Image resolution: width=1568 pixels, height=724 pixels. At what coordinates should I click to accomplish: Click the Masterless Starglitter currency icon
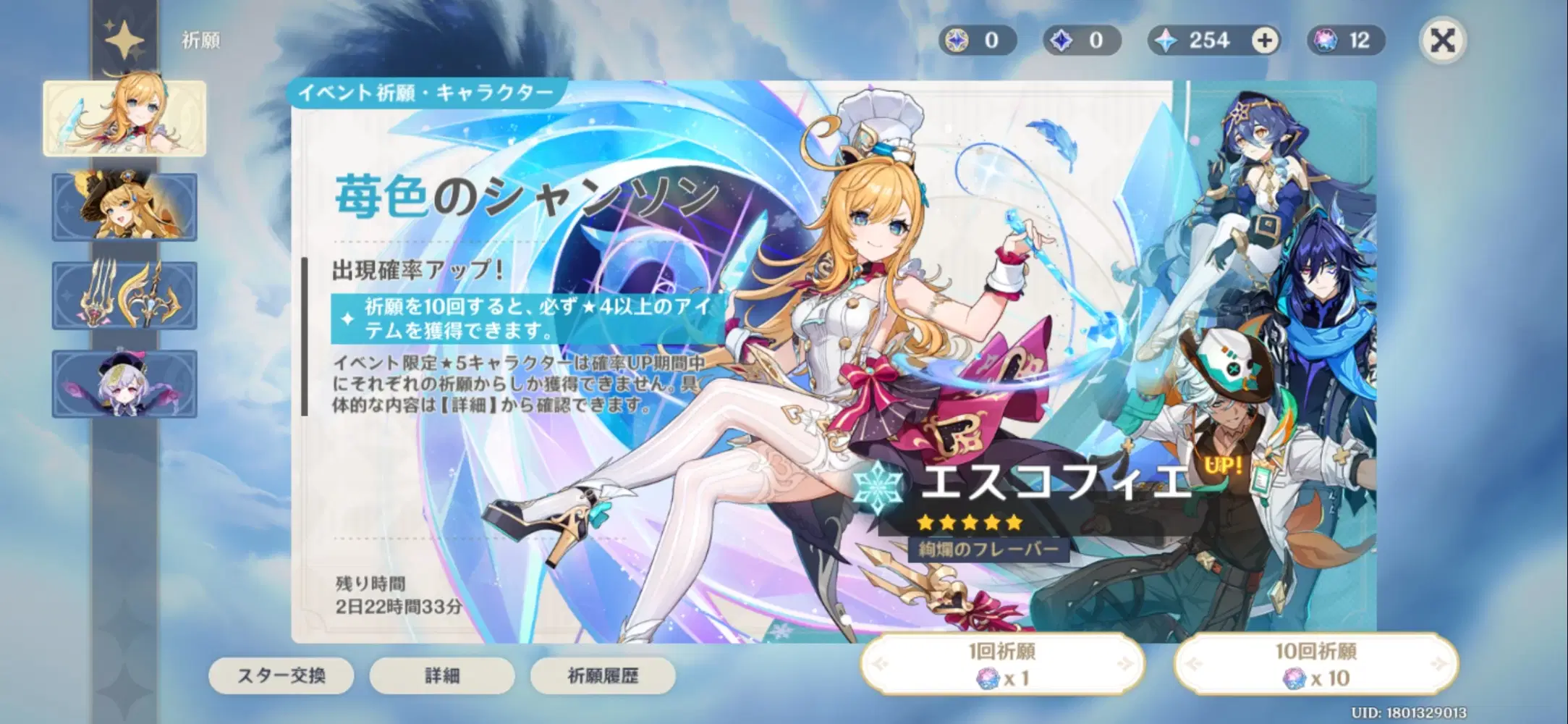coord(957,41)
